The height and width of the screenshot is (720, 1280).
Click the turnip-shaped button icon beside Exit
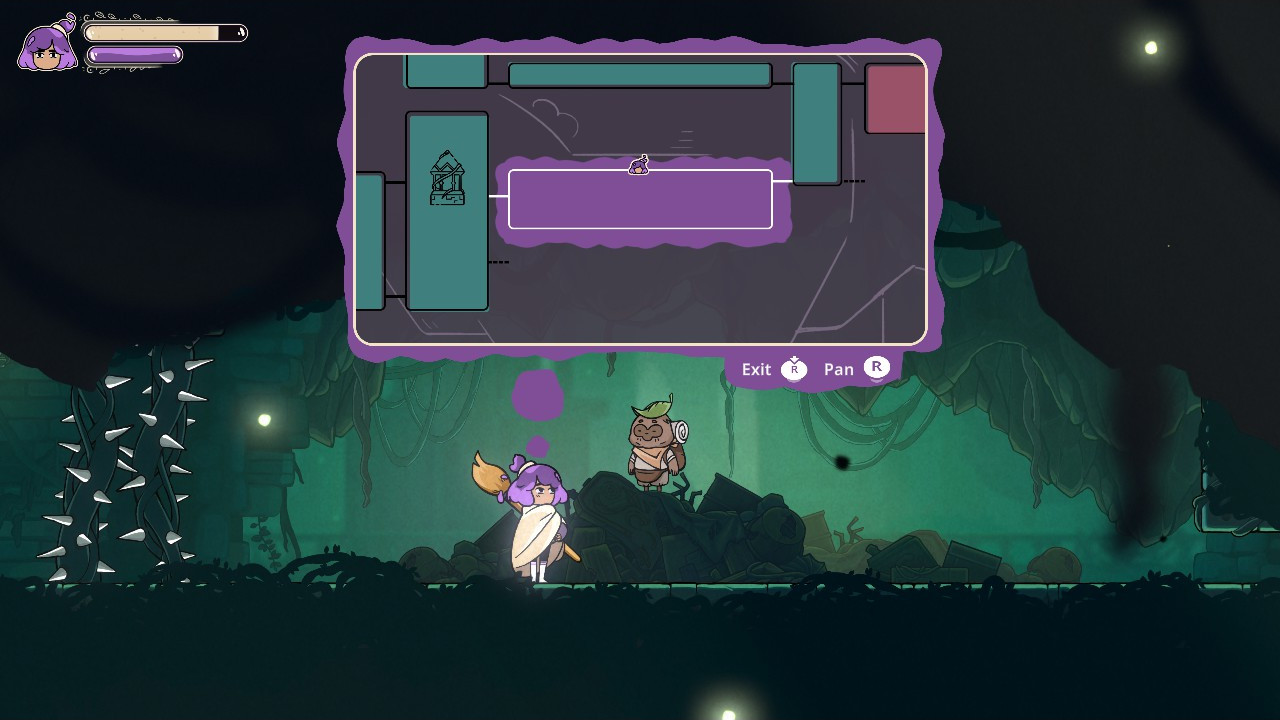794,369
